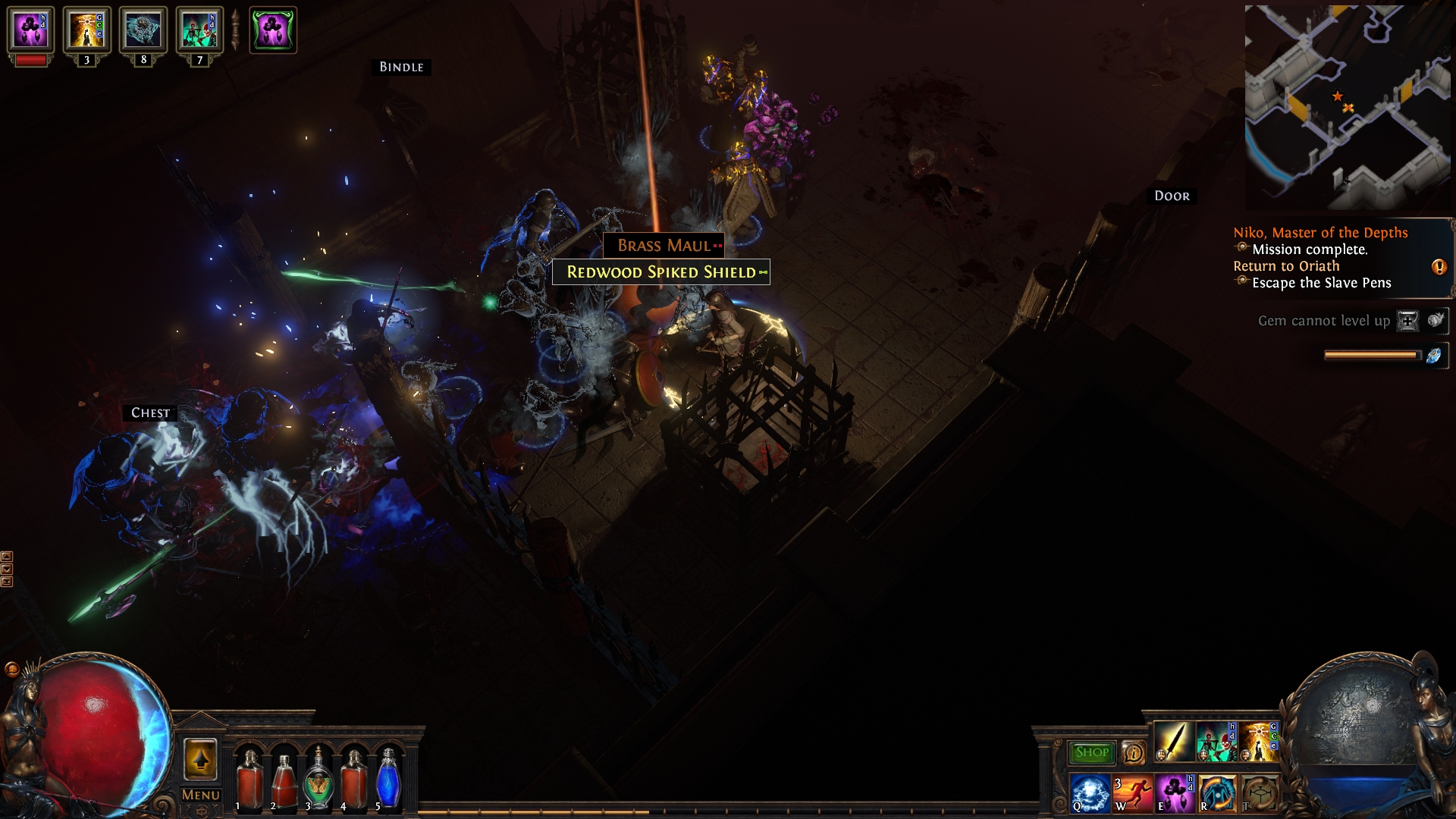Select the blue aura skill on R
Image resolution: width=1456 pixels, height=819 pixels.
[1217, 793]
